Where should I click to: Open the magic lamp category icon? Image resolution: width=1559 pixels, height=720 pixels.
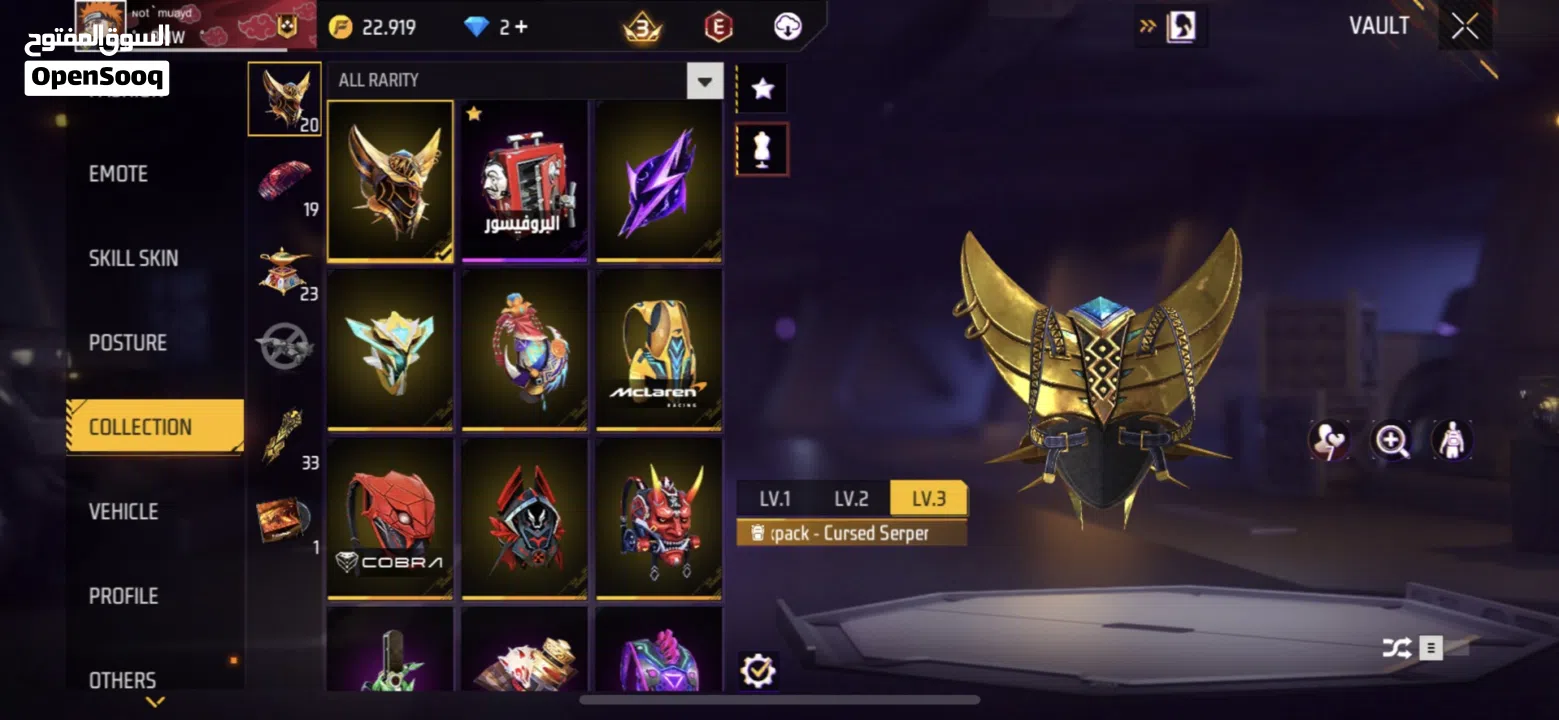[284, 262]
